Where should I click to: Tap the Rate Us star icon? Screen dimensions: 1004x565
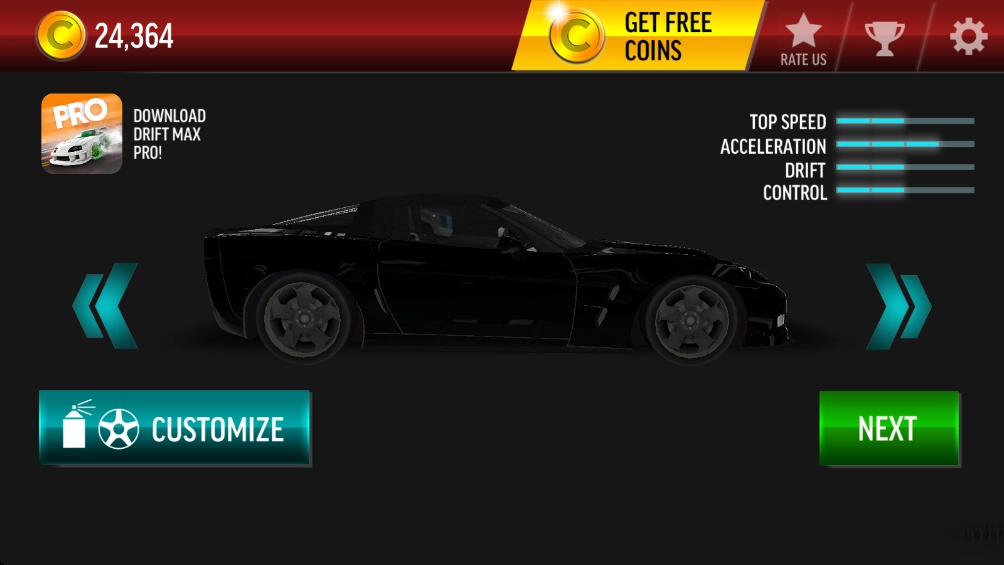click(x=803, y=39)
